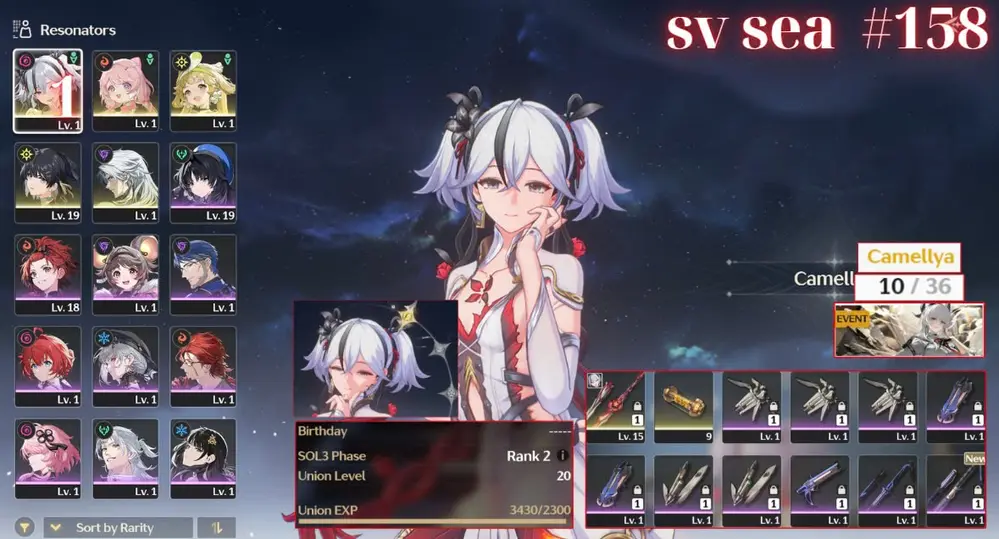Select Yangyang with the blue beret

coord(203,183)
